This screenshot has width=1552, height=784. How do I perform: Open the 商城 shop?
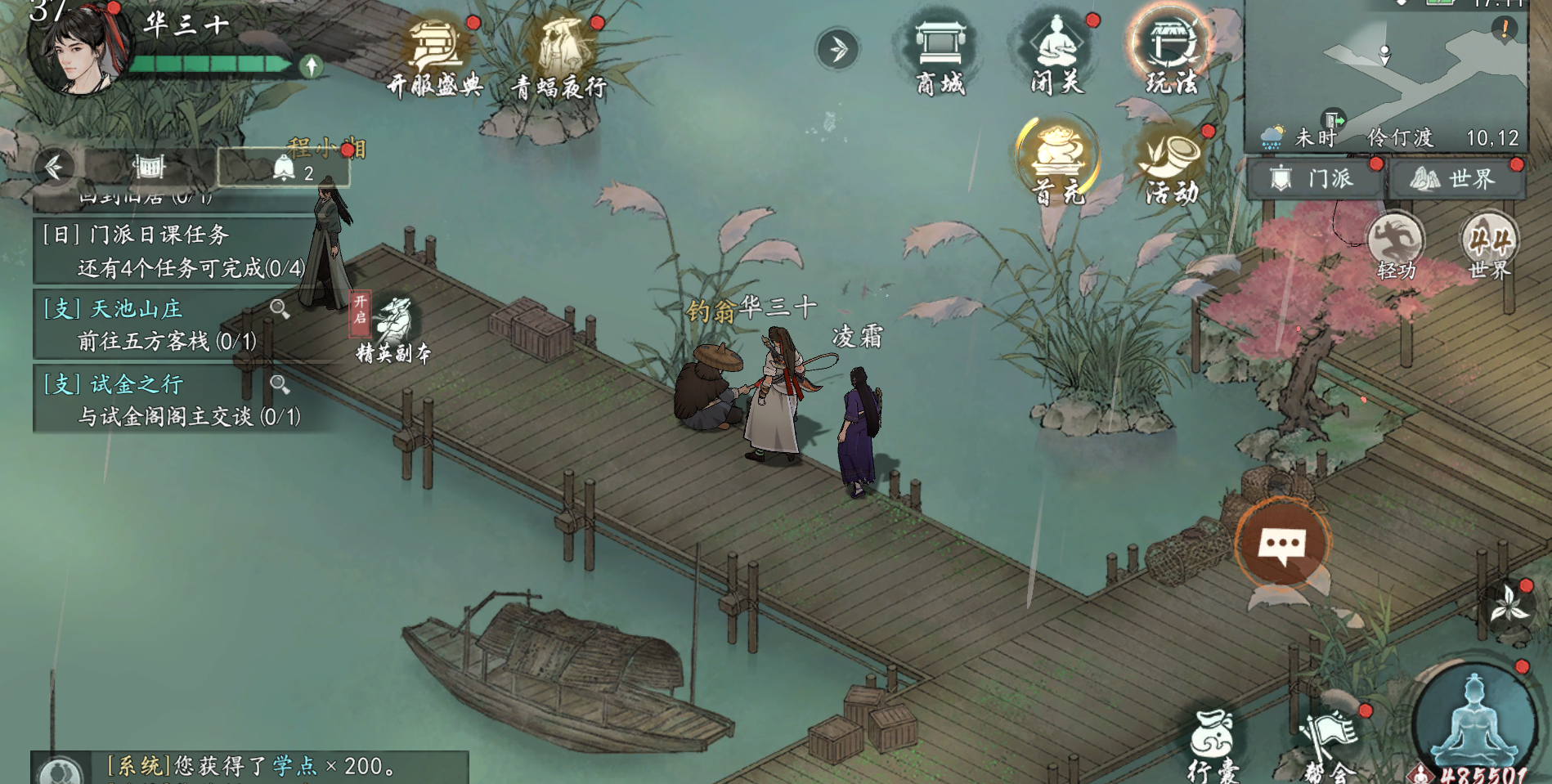(940, 56)
